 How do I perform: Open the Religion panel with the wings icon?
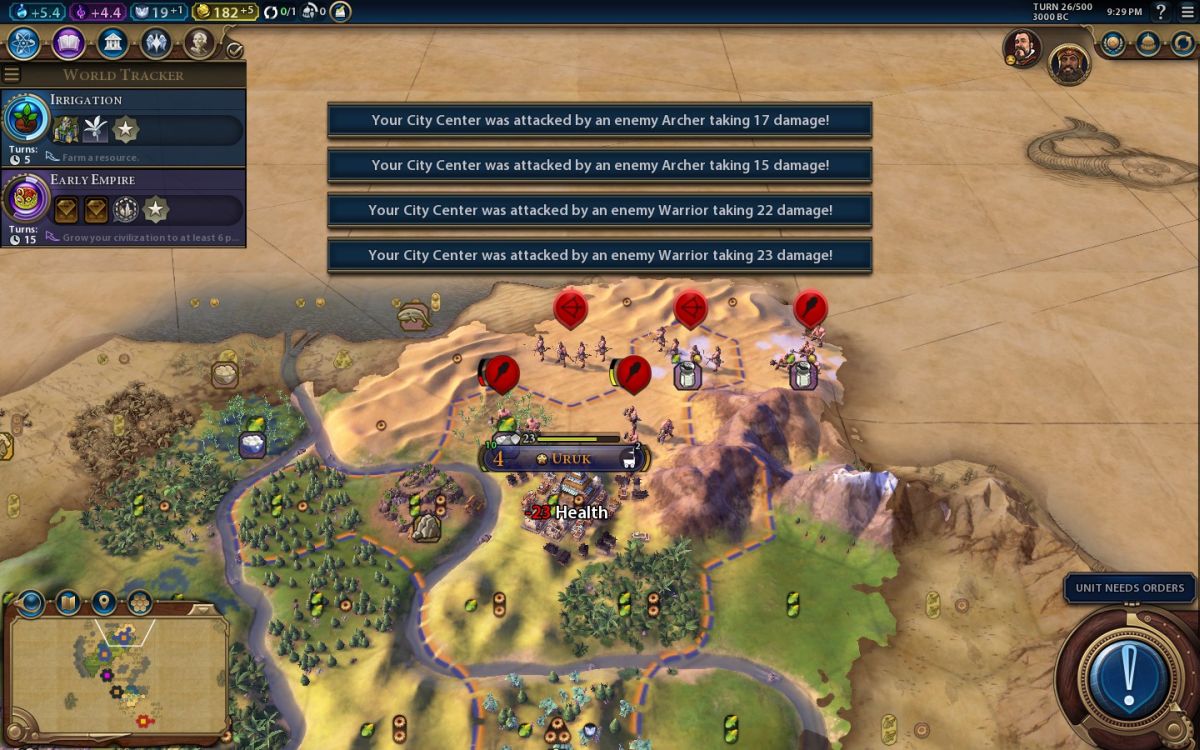tap(156, 43)
